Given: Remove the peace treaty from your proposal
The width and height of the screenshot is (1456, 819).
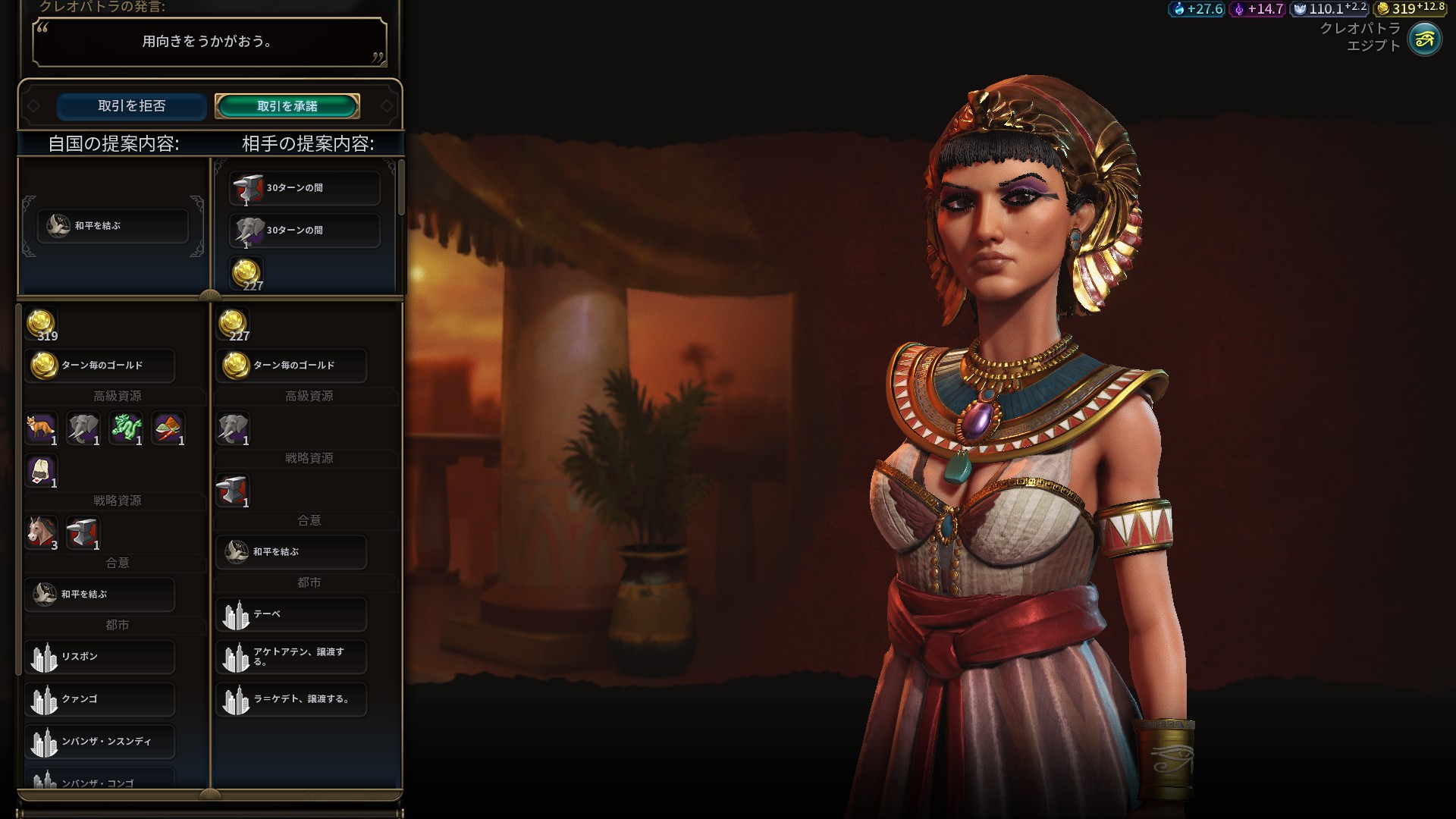Looking at the screenshot, I should point(112,226).
